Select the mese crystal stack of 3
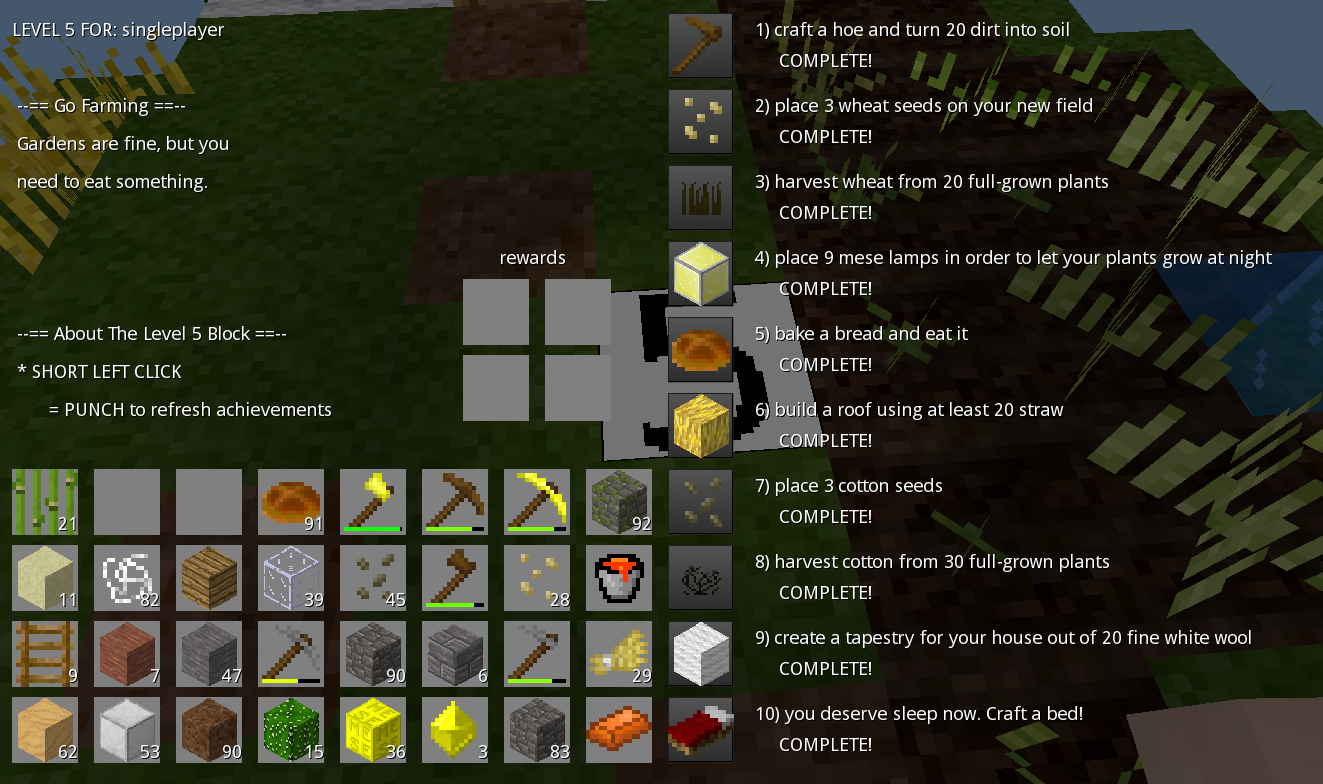Viewport: 1323px width, 784px height. 455,730
